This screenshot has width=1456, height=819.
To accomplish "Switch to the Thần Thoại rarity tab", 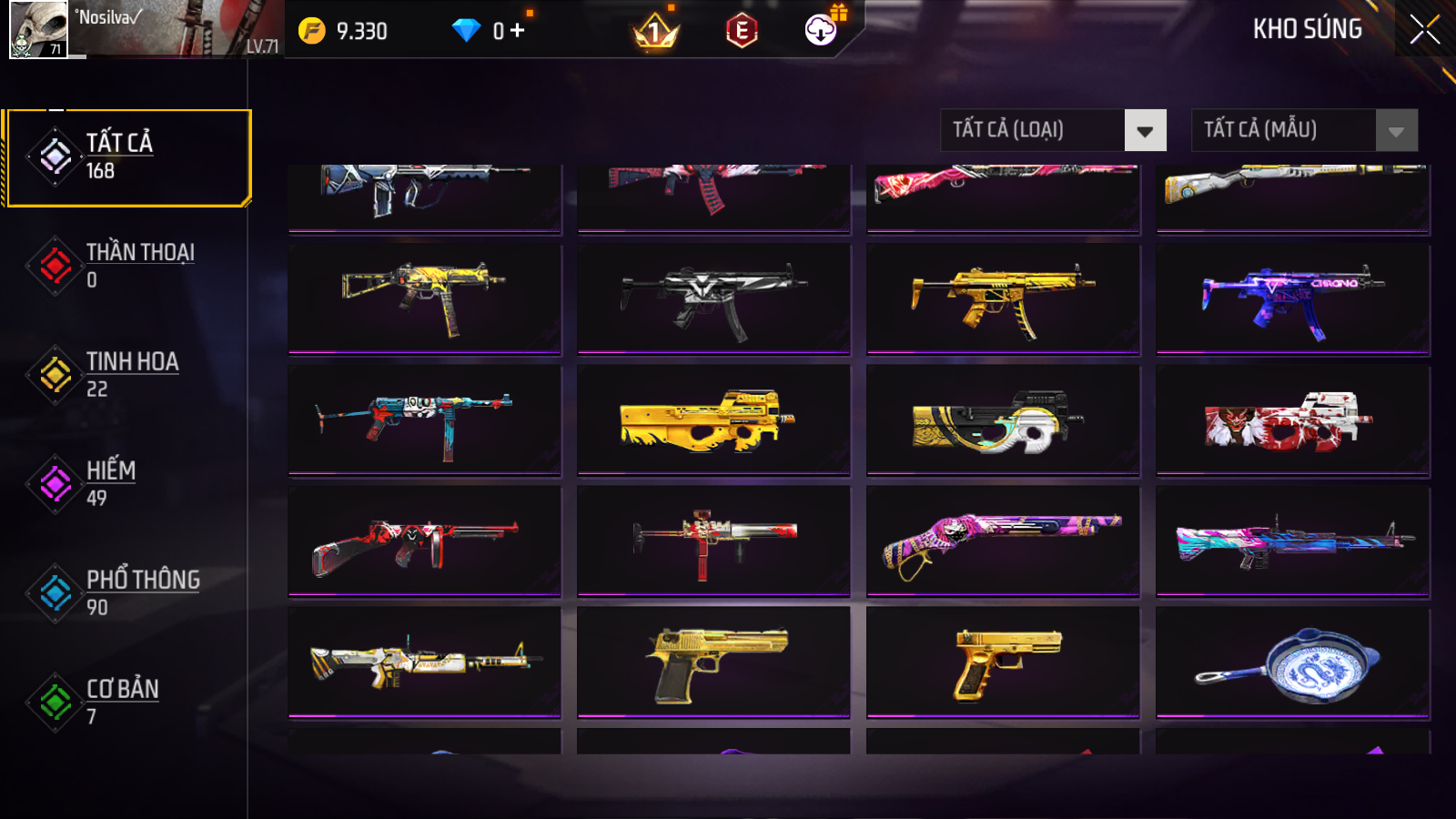I will [x=127, y=265].
